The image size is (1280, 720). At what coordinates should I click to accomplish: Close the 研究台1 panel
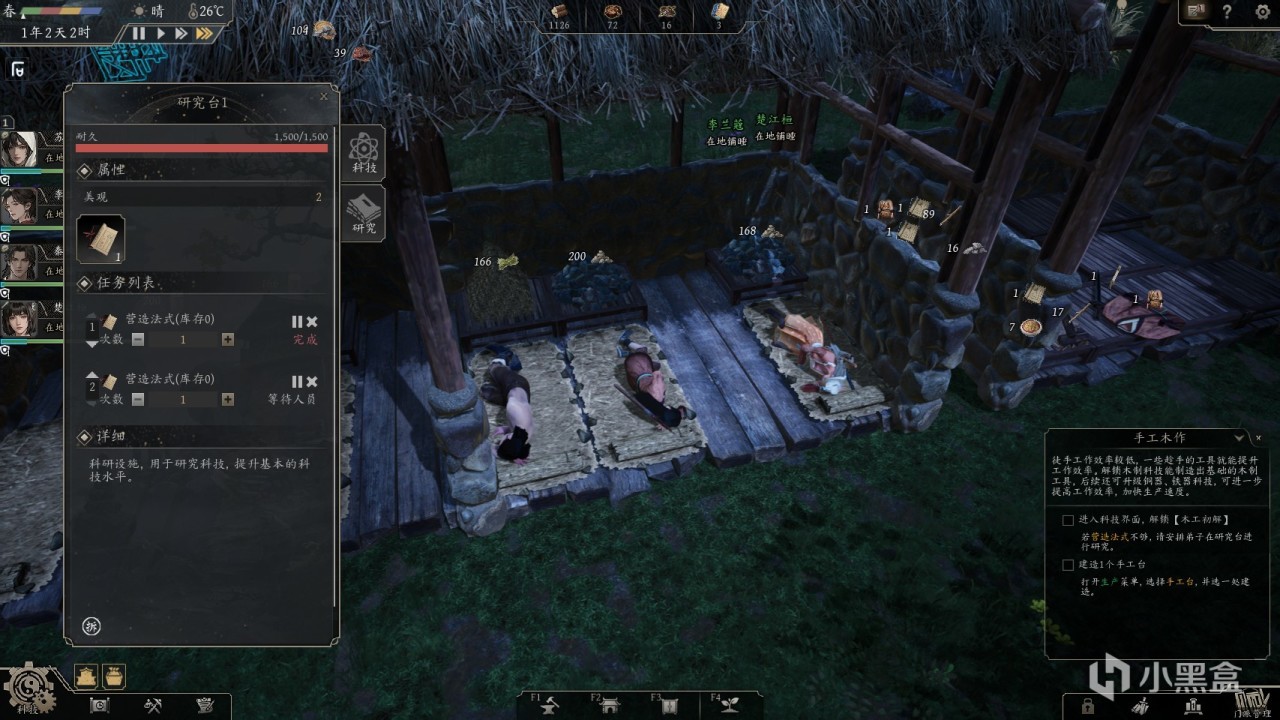323,97
